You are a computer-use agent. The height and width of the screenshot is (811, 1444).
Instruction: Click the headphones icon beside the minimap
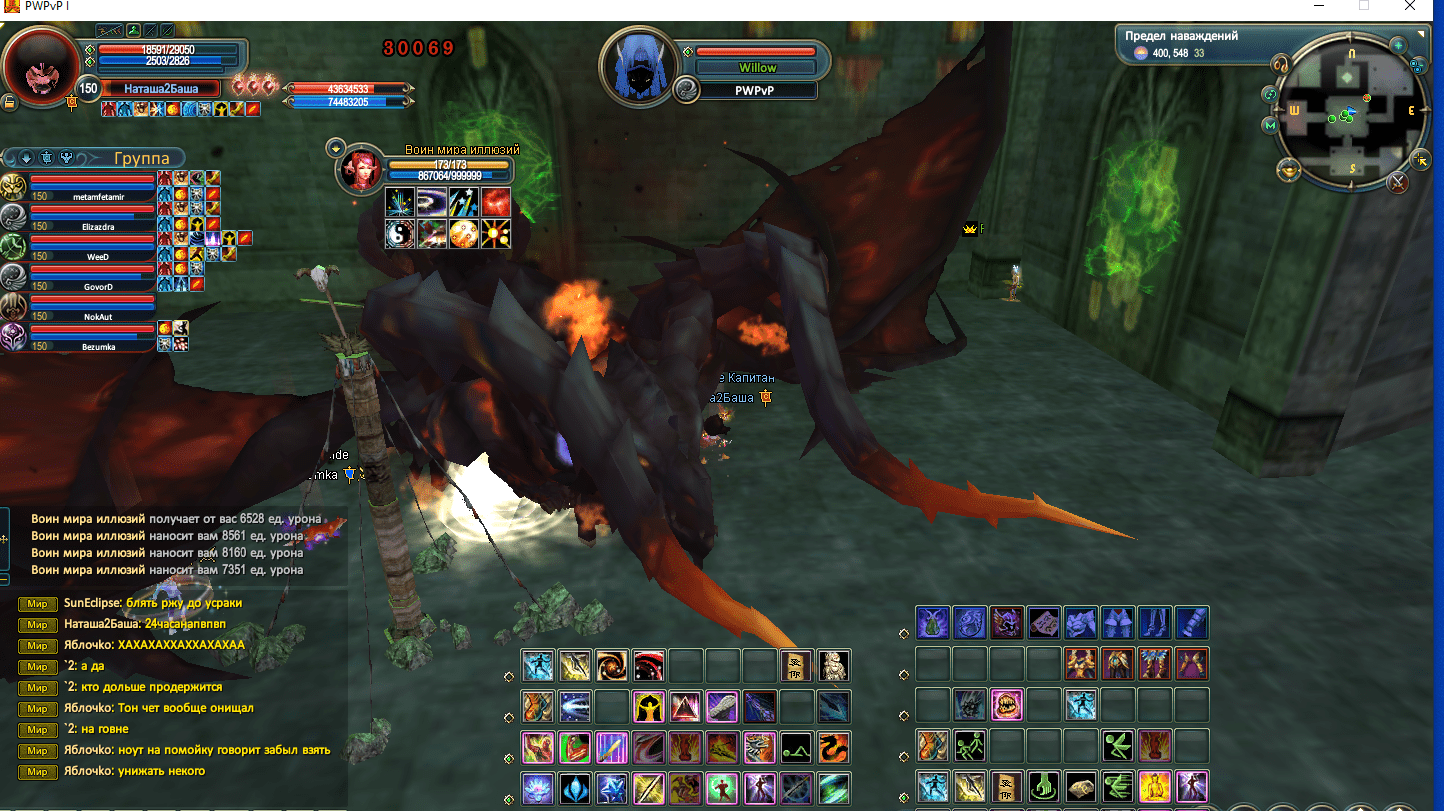tap(1279, 65)
